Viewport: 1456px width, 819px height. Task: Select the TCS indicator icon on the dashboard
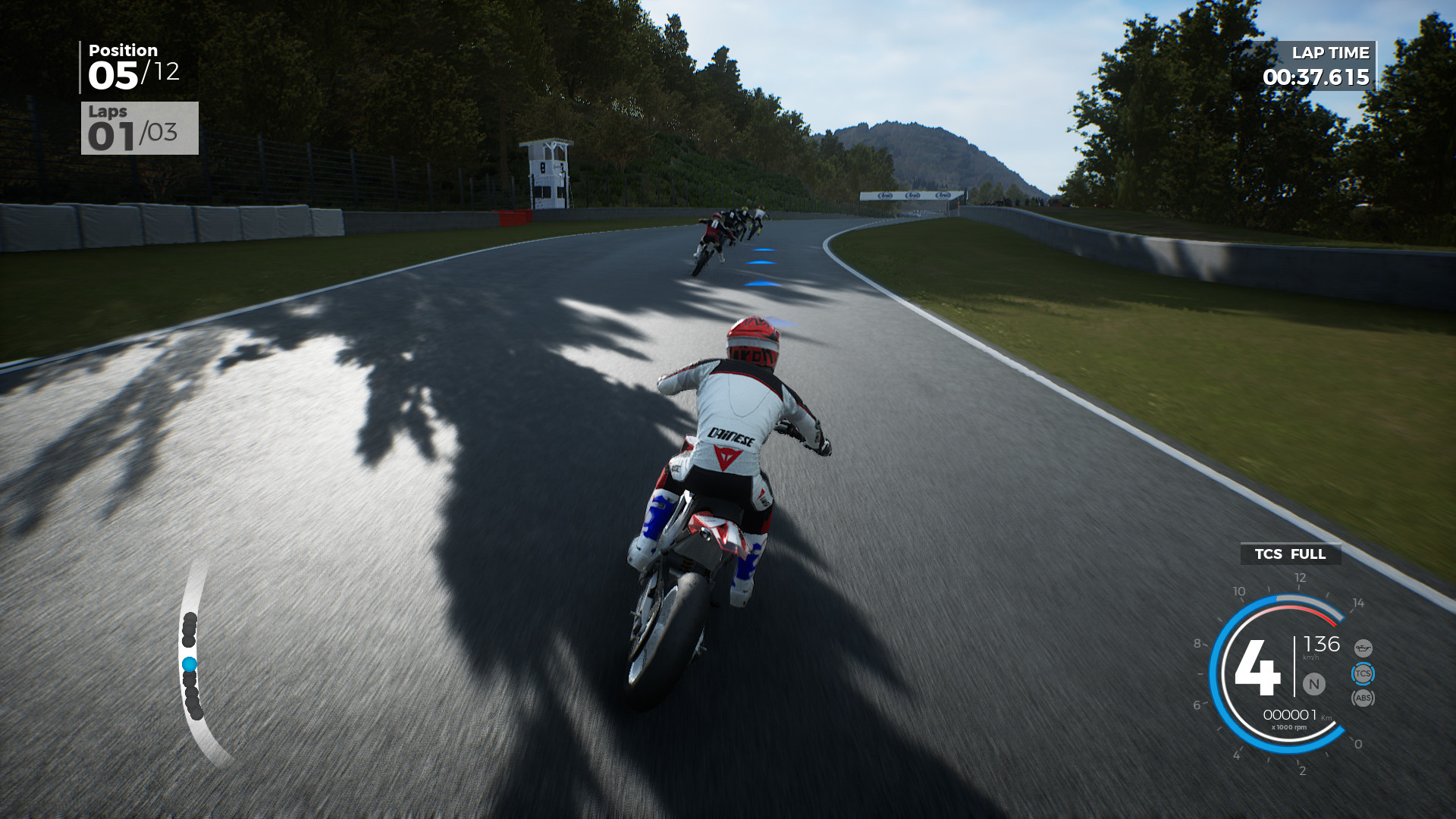click(x=1363, y=673)
